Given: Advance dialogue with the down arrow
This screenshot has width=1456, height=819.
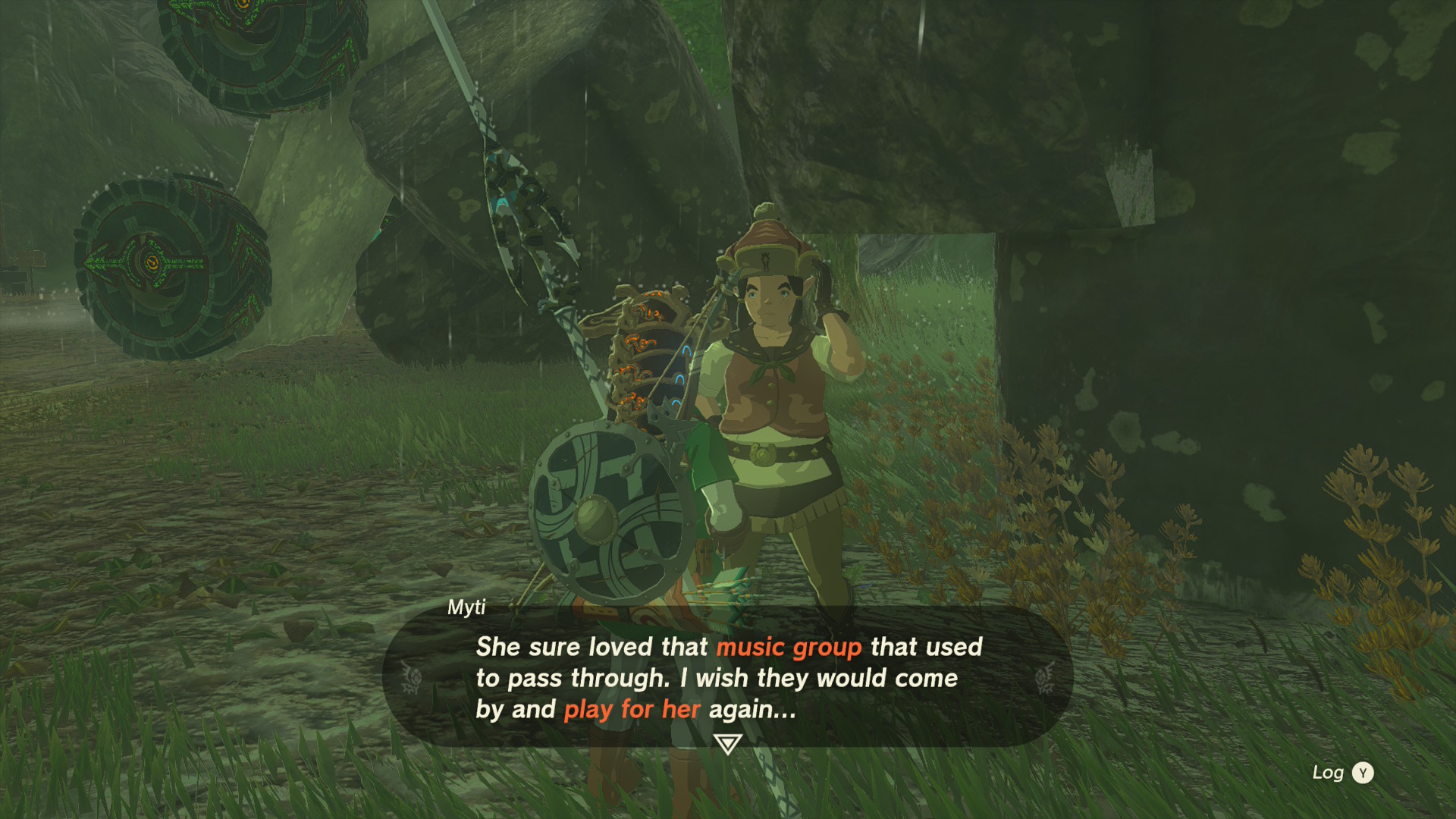Looking at the screenshot, I should [x=727, y=744].
